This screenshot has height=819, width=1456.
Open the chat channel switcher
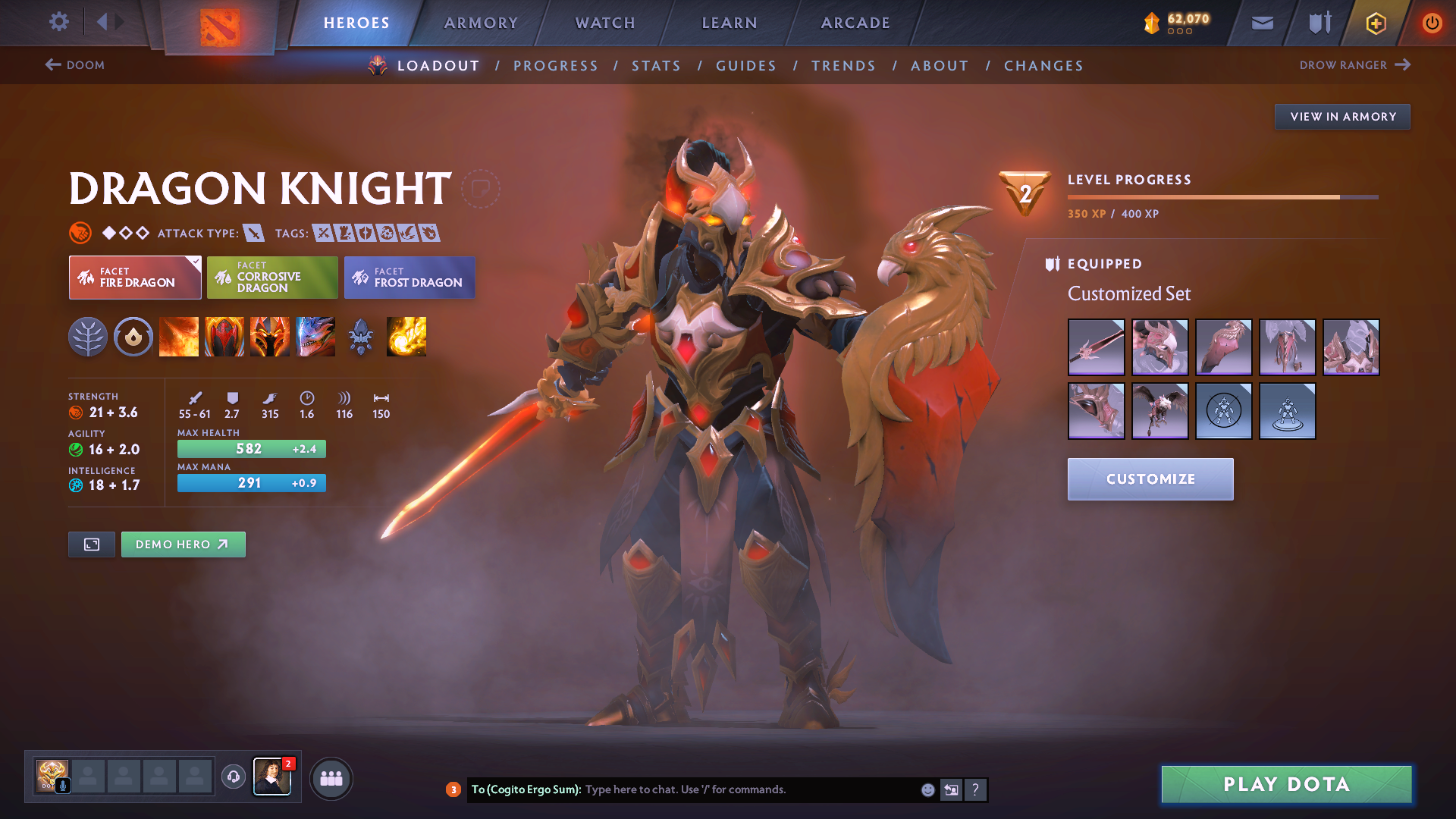[952, 789]
